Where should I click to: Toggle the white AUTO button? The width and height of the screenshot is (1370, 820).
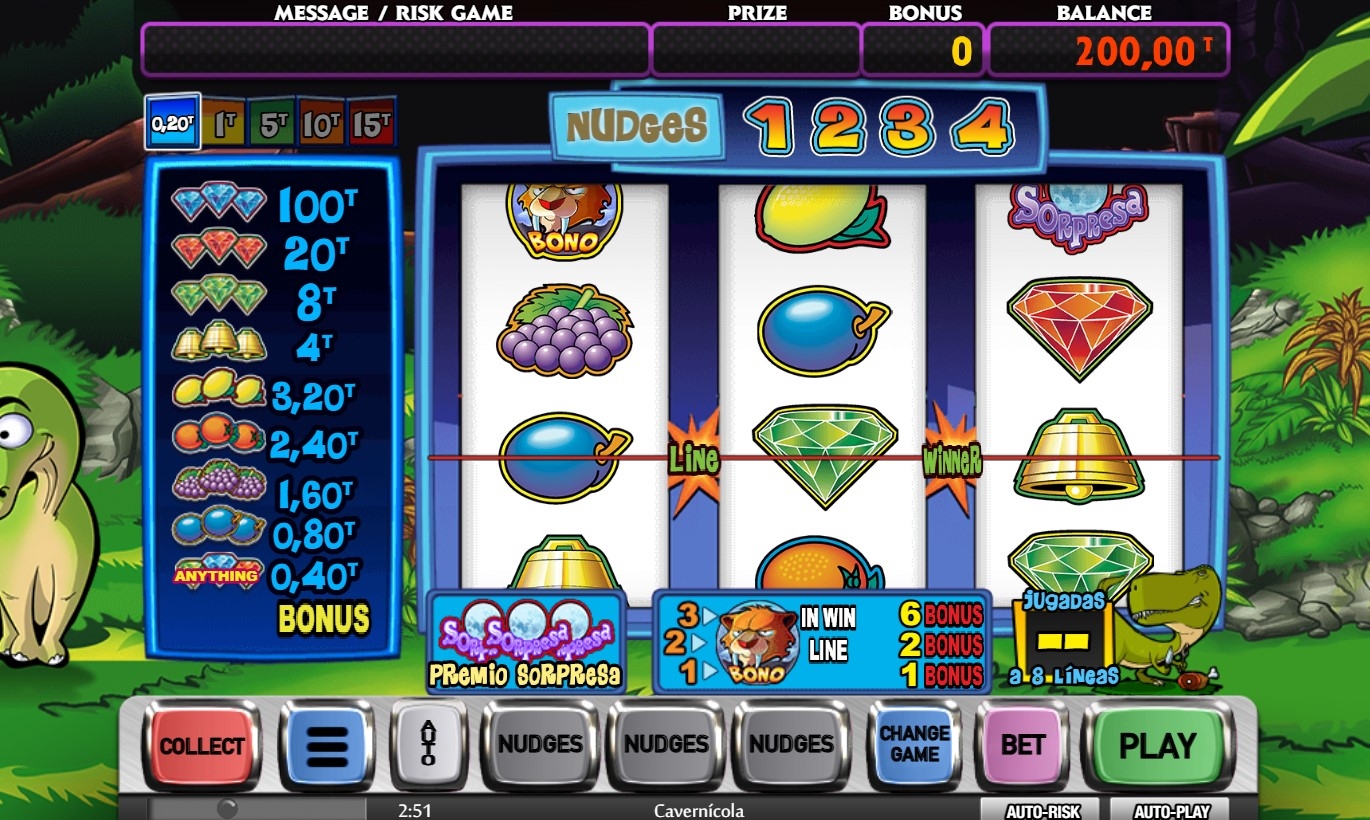tap(428, 744)
